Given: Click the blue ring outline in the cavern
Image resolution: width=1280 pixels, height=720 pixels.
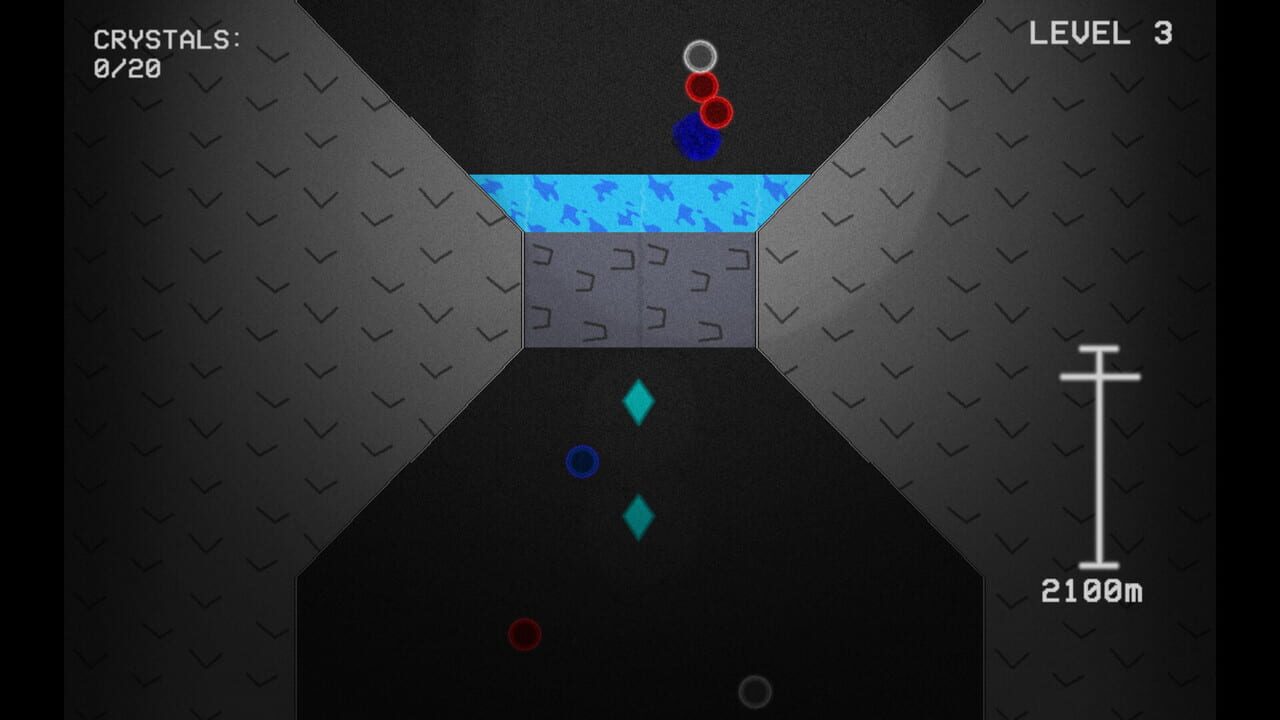Looking at the screenshot, I should point(584,462).
